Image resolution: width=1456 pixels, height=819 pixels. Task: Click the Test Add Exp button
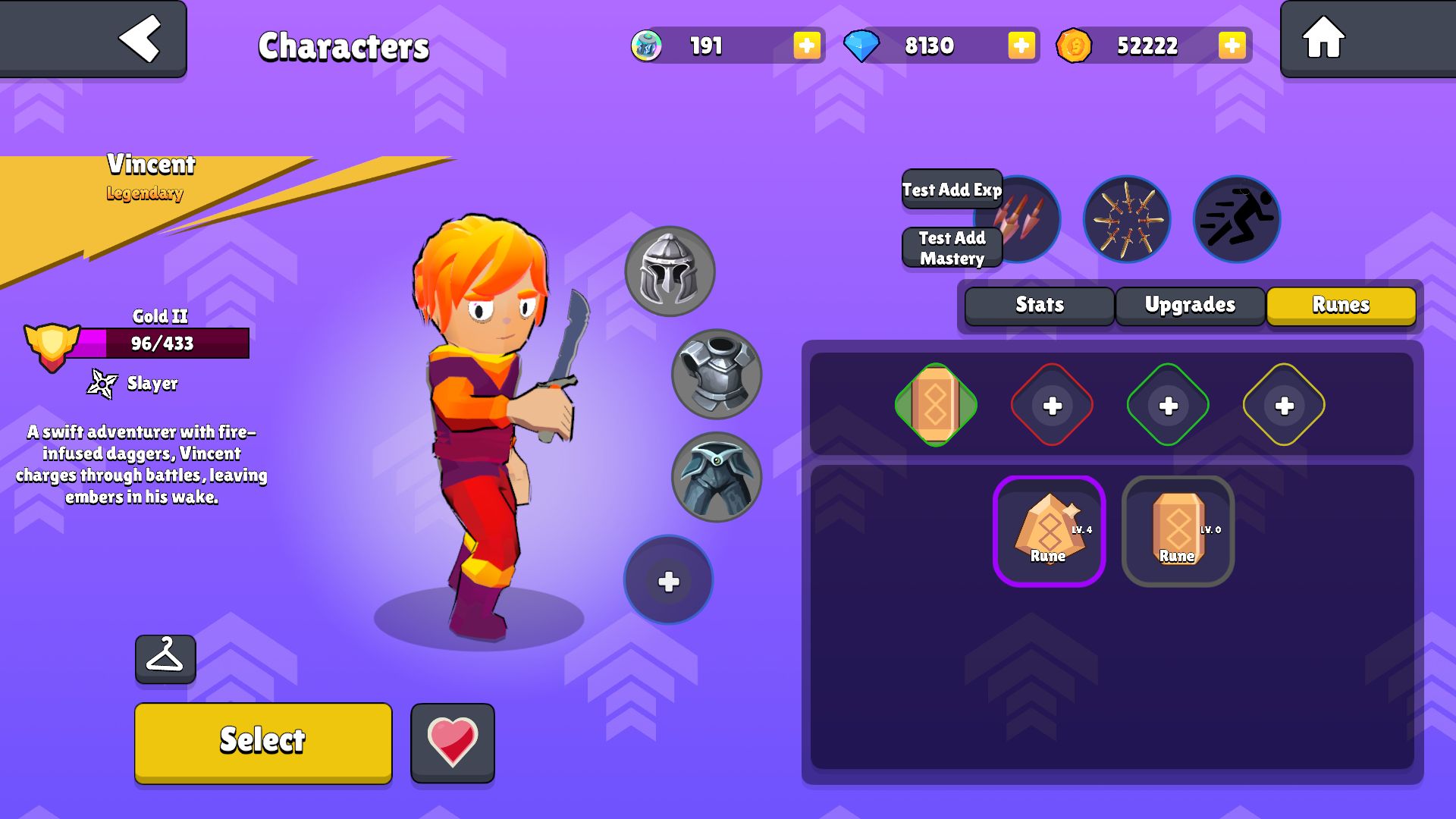[952, 190]
